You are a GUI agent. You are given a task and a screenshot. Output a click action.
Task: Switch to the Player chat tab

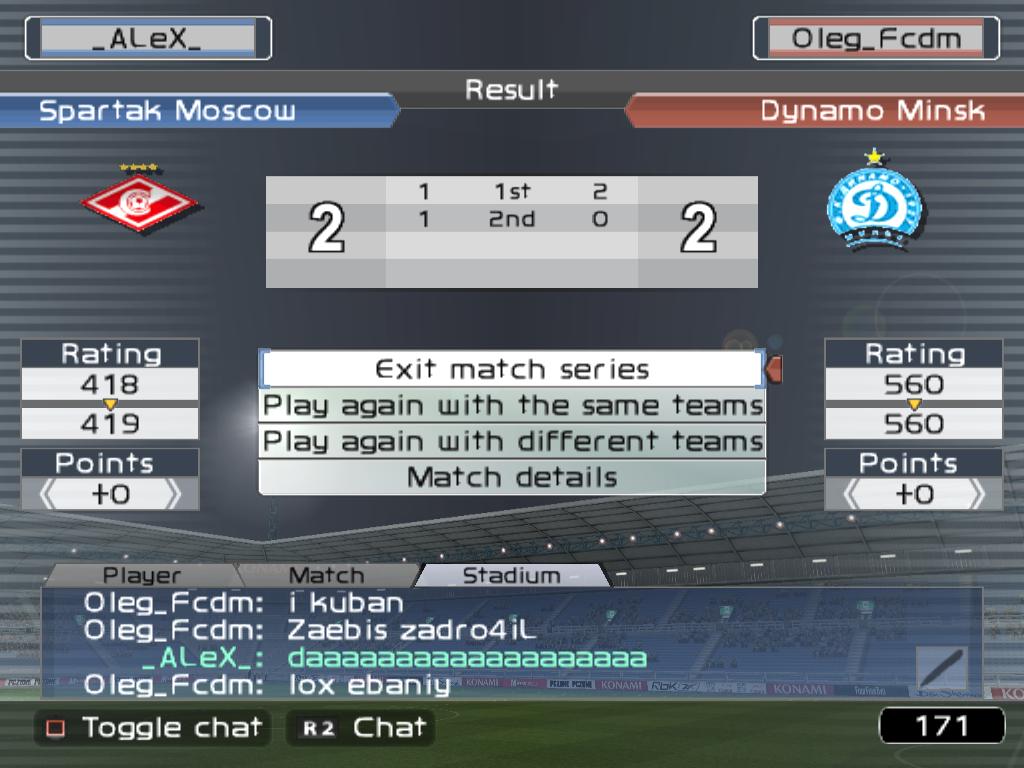tap(142, 575)
